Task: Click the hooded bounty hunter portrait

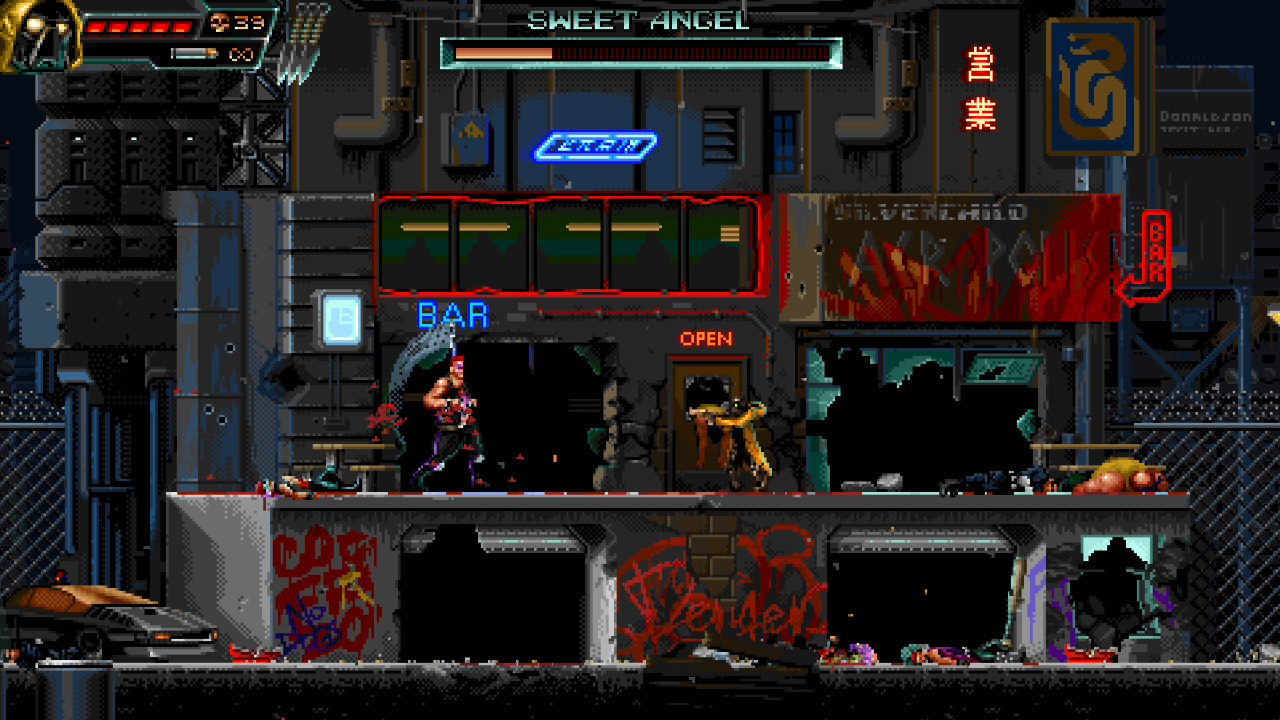Action: [x=38, y=35]
